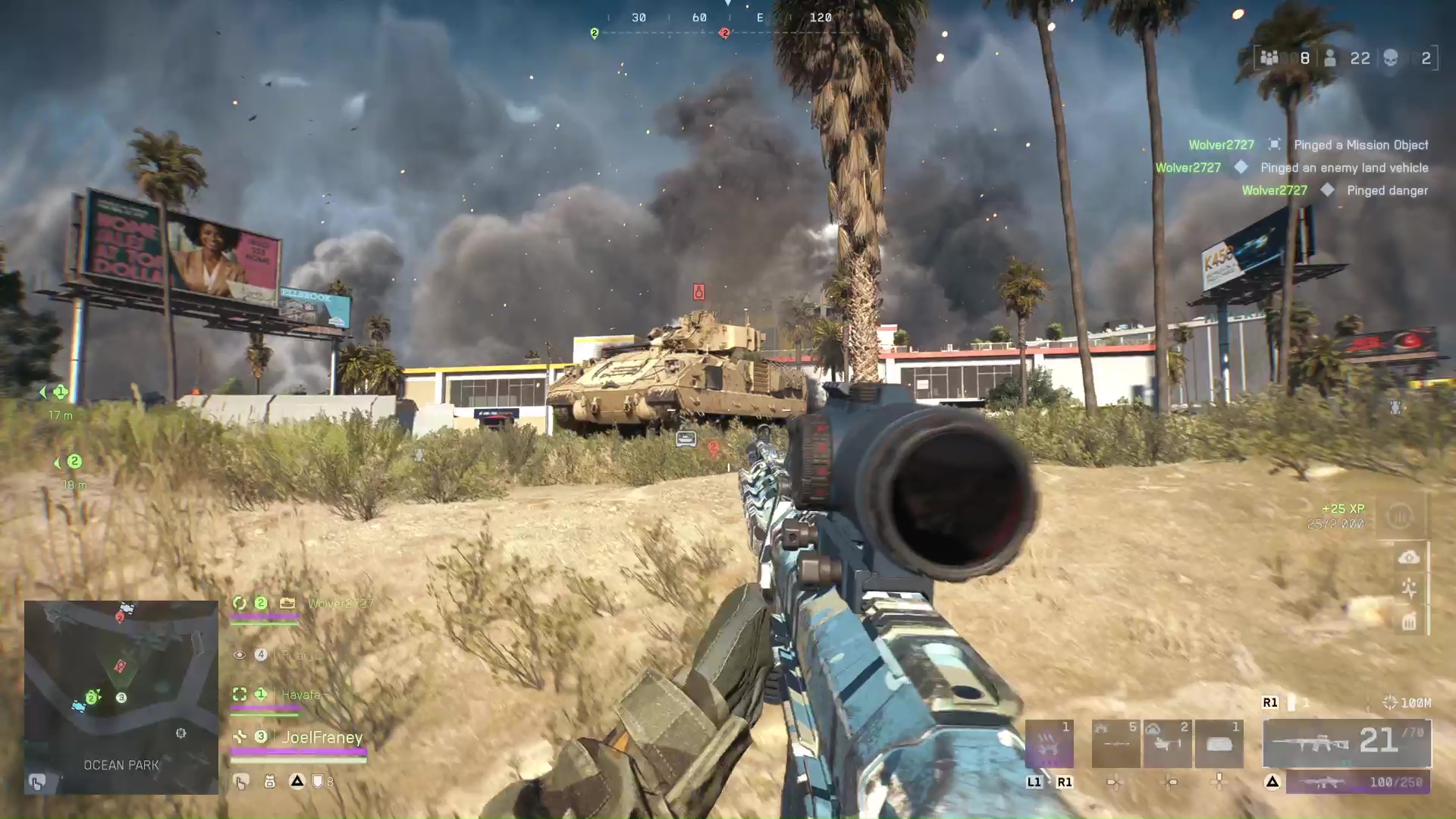Viewport: 1456px width, 819px height.
Task: Click the armor plate shield icon showing 8
Action: click(318, 781)
